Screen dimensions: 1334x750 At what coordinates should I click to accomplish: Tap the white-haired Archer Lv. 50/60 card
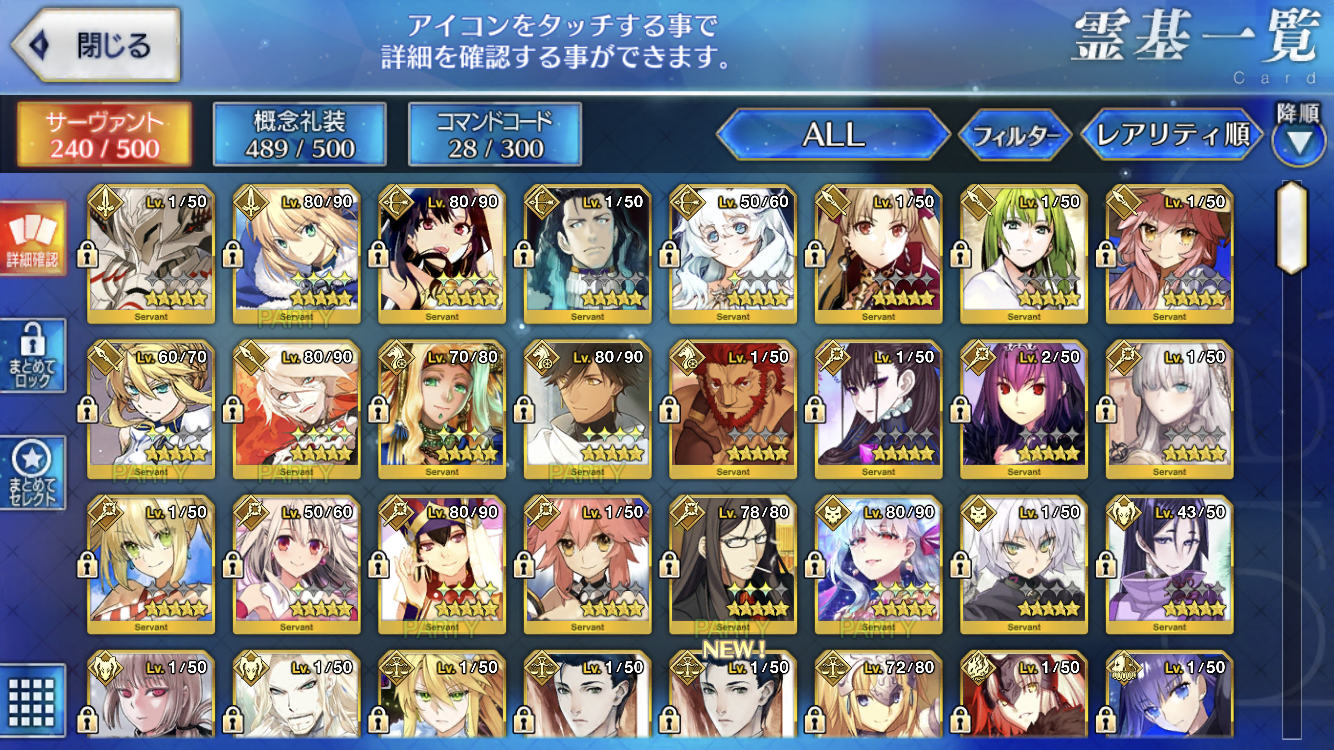(733, 255)
